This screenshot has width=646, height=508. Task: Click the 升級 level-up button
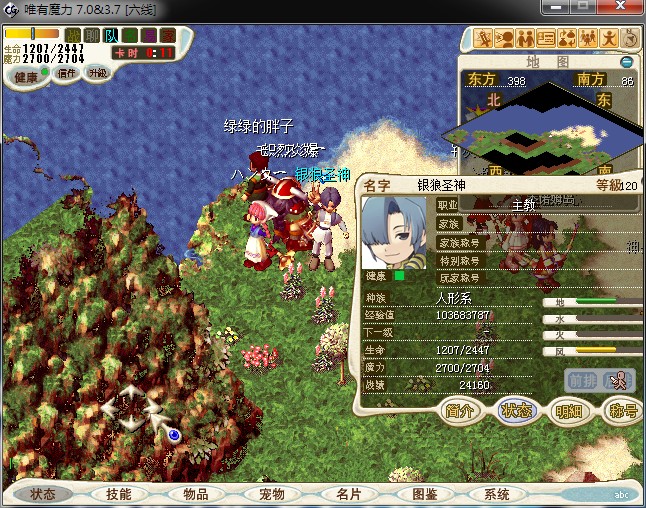[97, 73]
